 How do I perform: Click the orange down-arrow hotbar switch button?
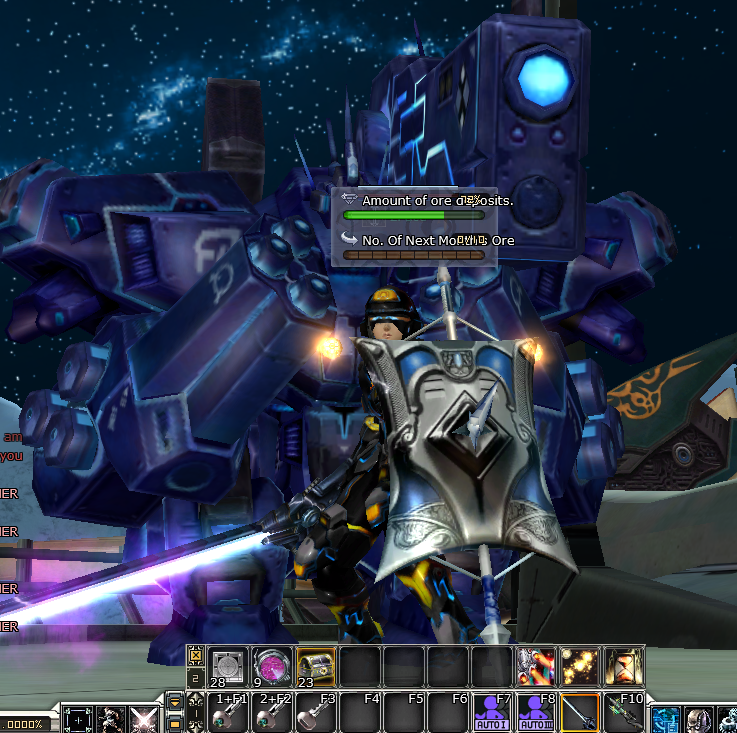[175, 702]
